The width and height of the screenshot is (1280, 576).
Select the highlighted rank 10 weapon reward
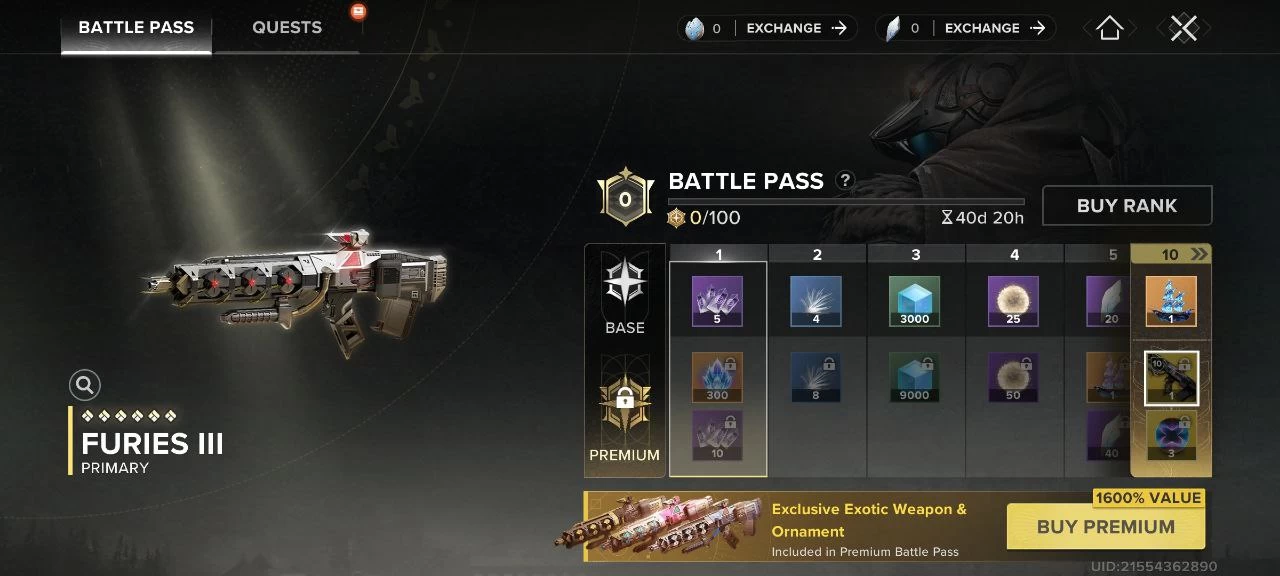click(1171, 378)
